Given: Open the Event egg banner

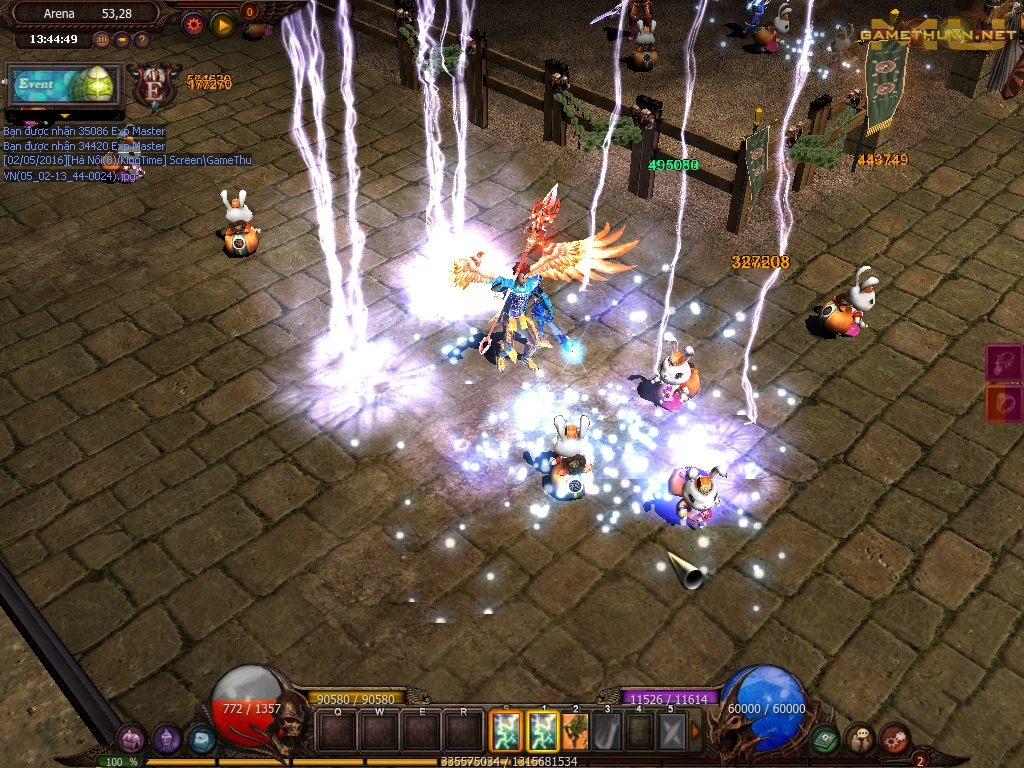Looking at the screenshot, I should pos(64,85).
